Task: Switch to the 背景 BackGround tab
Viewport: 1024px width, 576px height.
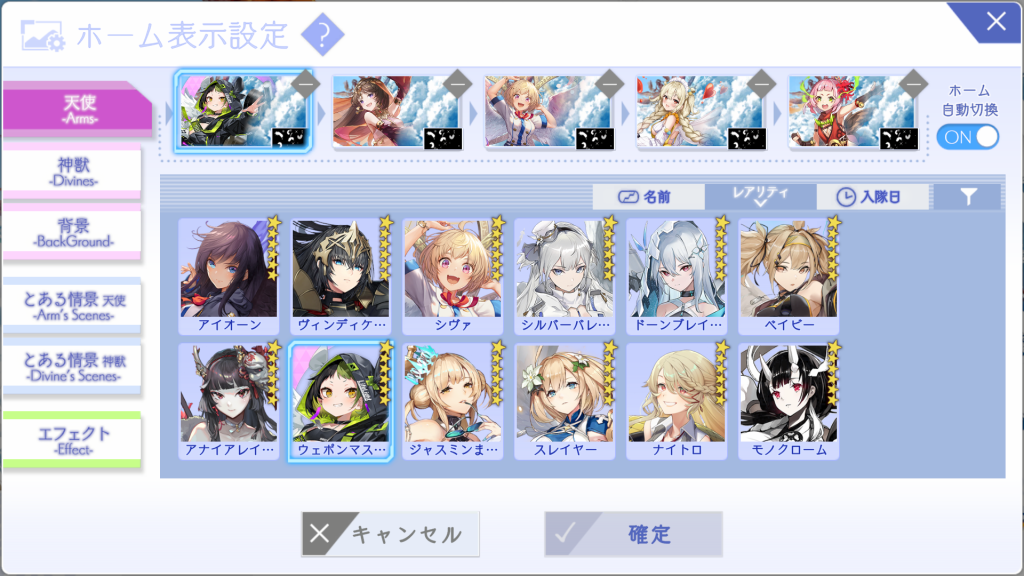Action: point(72,230)
